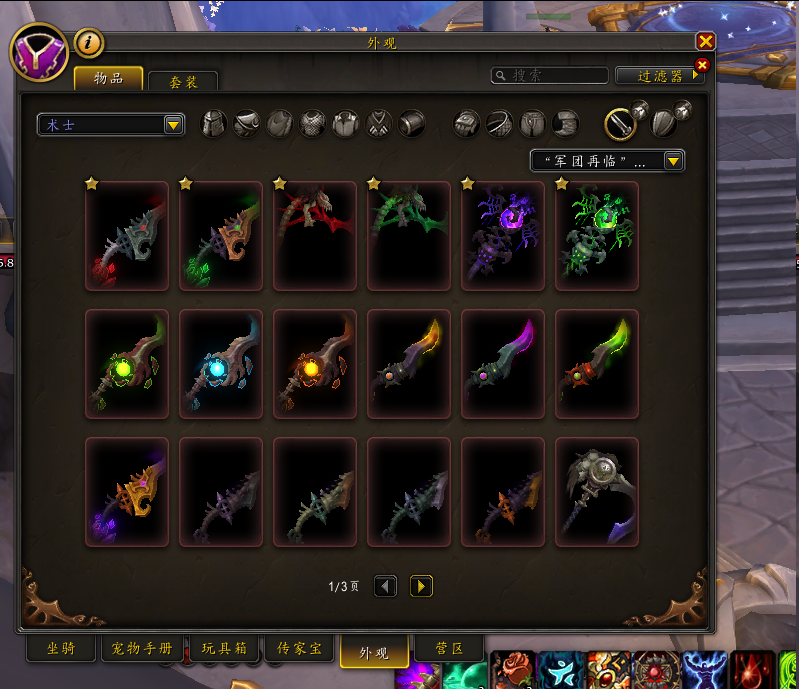Choose the helmet slot icon

point(215,124)
